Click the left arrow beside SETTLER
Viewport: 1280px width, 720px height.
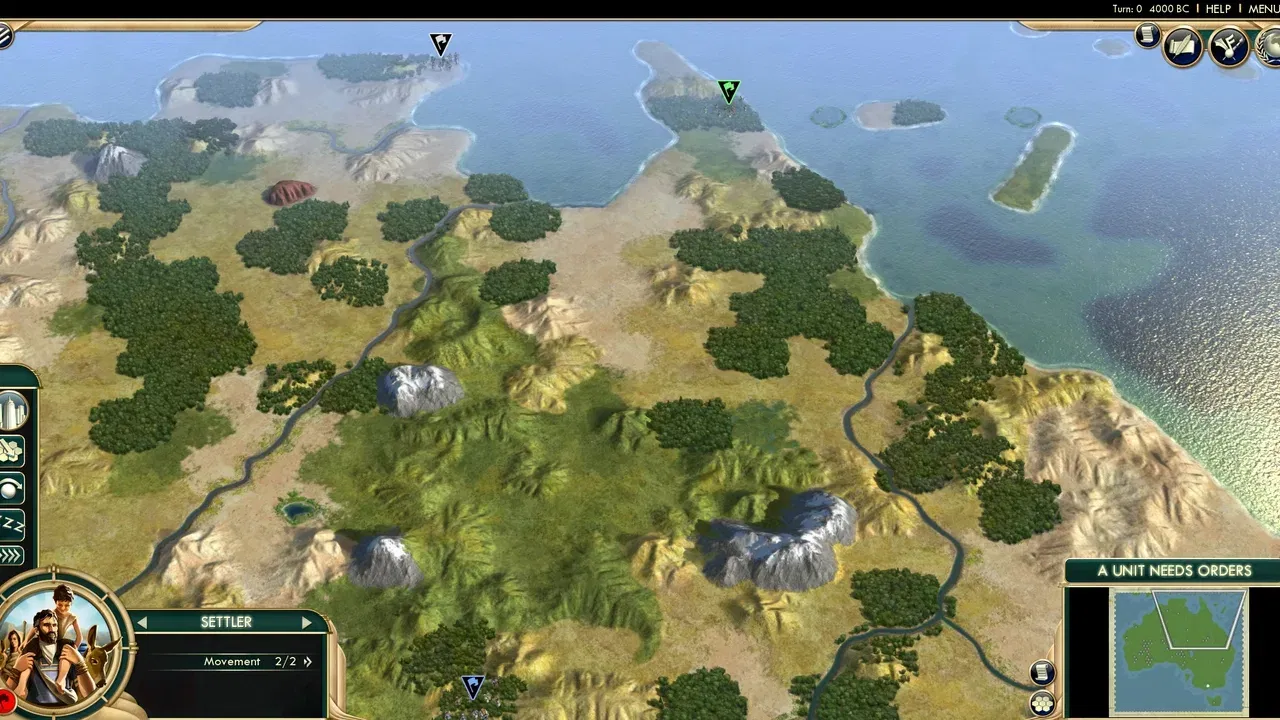point(143,622)
